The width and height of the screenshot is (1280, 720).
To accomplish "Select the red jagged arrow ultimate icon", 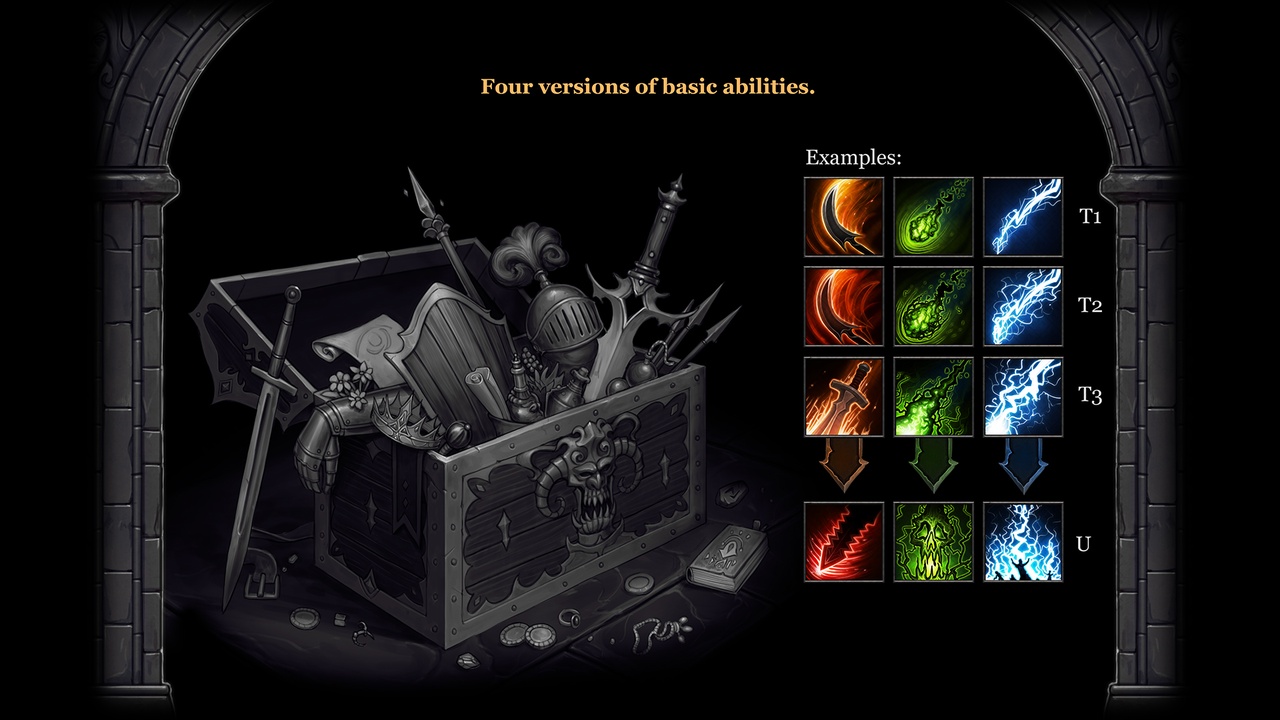I will (844, 542).
